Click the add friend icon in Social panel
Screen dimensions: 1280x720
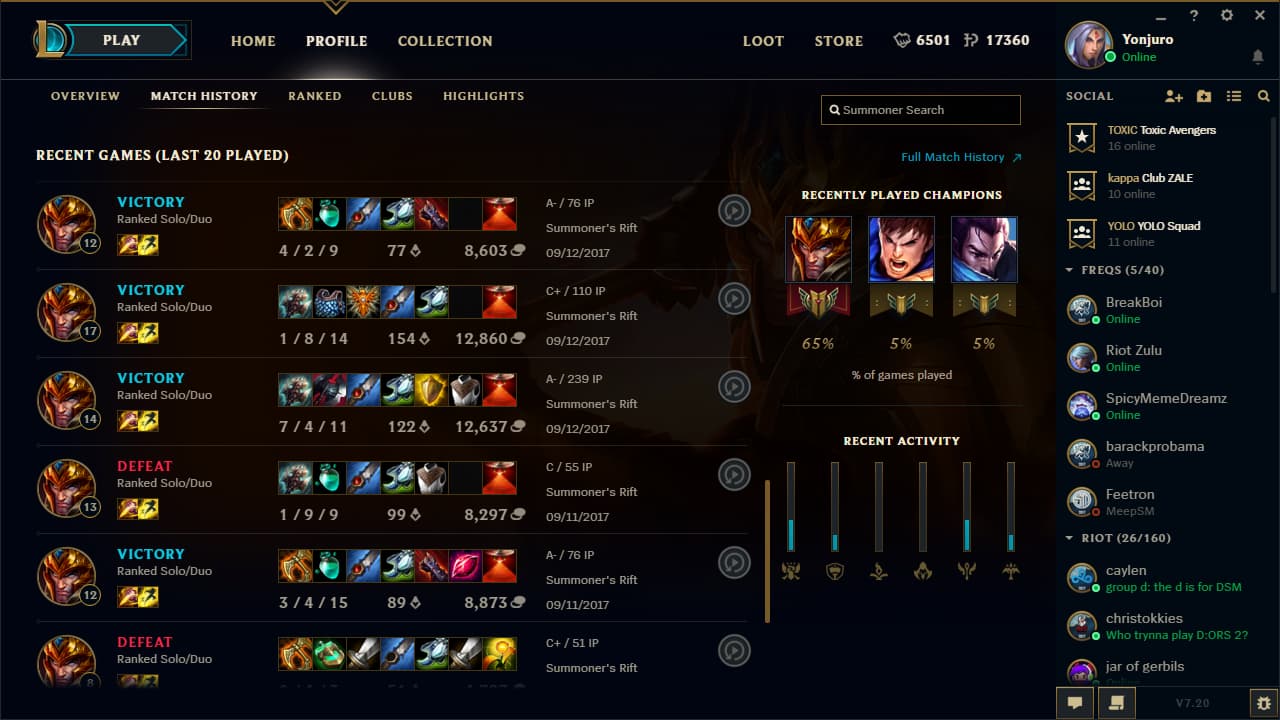[x=1172, y=96]
